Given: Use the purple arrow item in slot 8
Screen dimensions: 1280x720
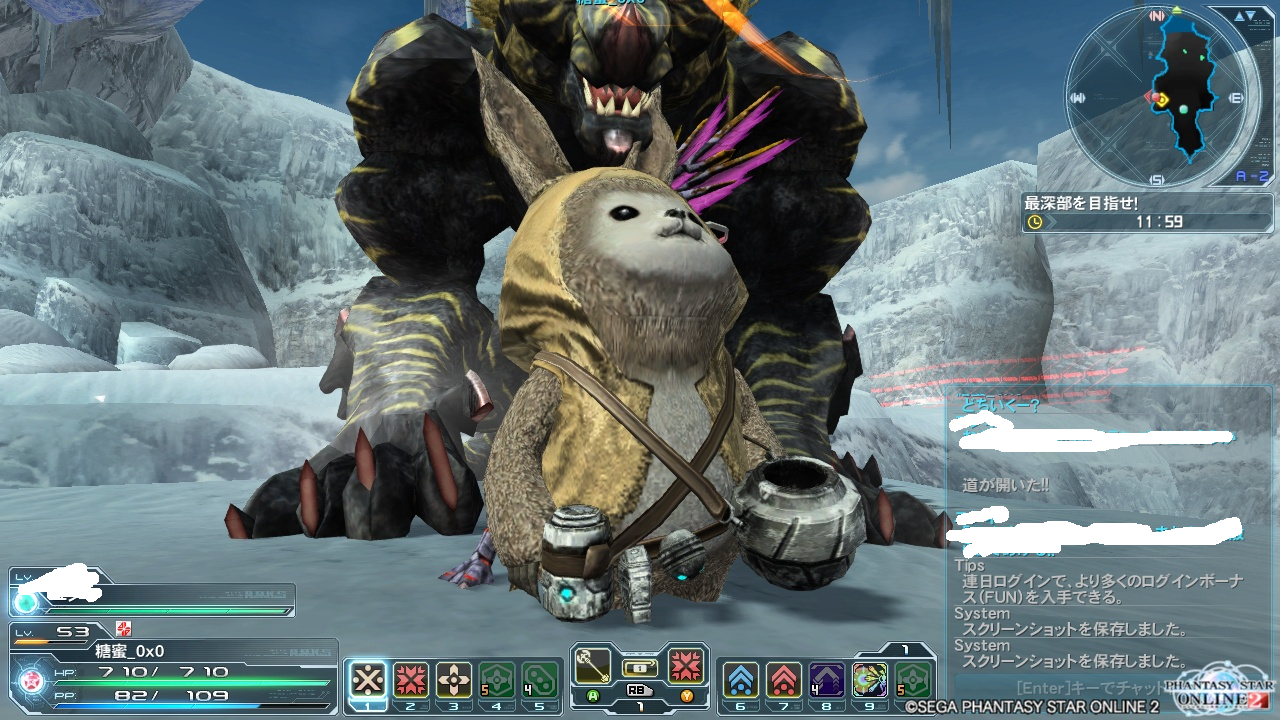Looking at the screenshot, I should click(826, 680).
